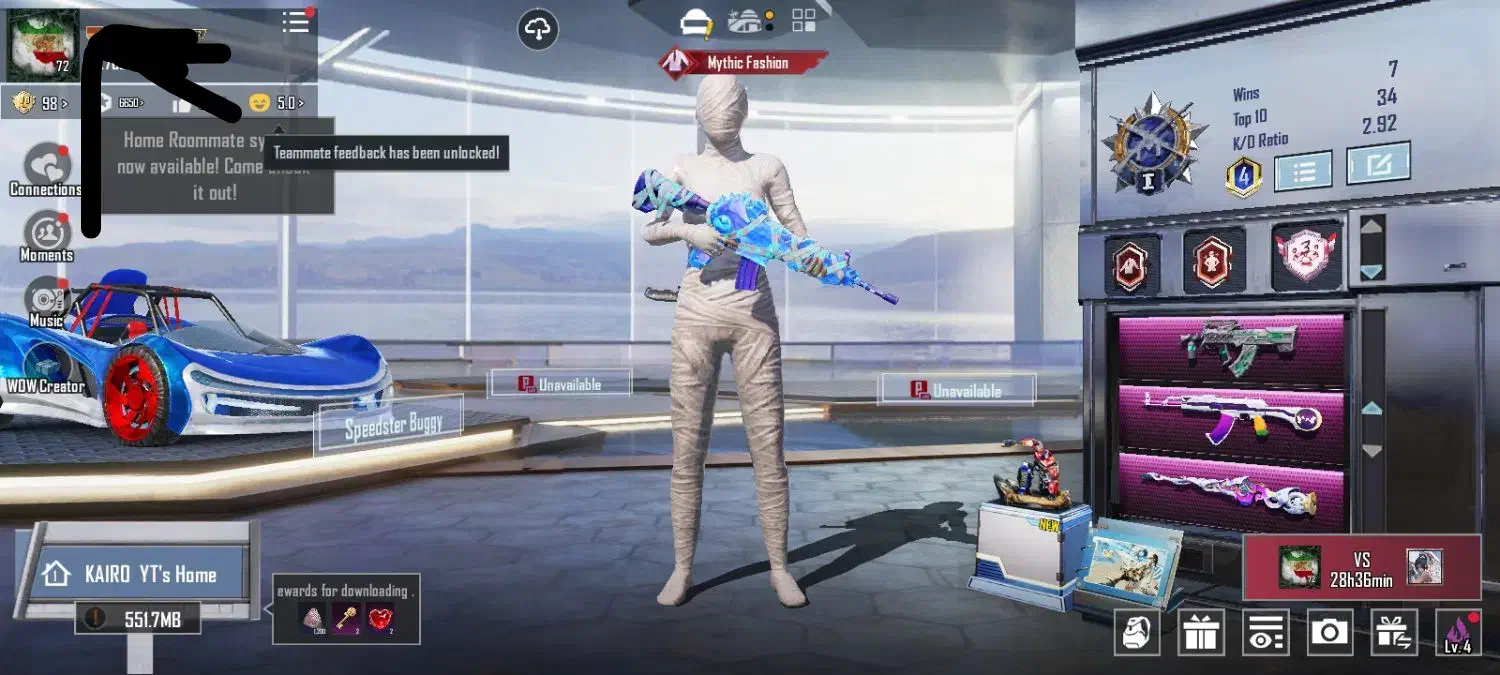Viewport: 1500px width, 675px height.
Task: Click the edit profile pencil button
Action: click(1378, 164)
